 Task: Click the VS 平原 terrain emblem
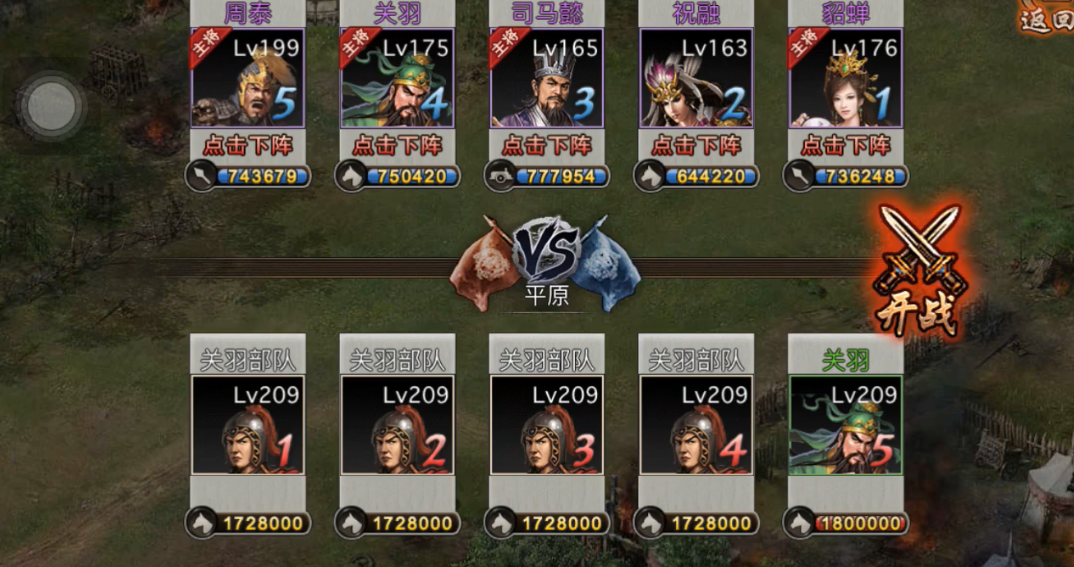[546, 262]
